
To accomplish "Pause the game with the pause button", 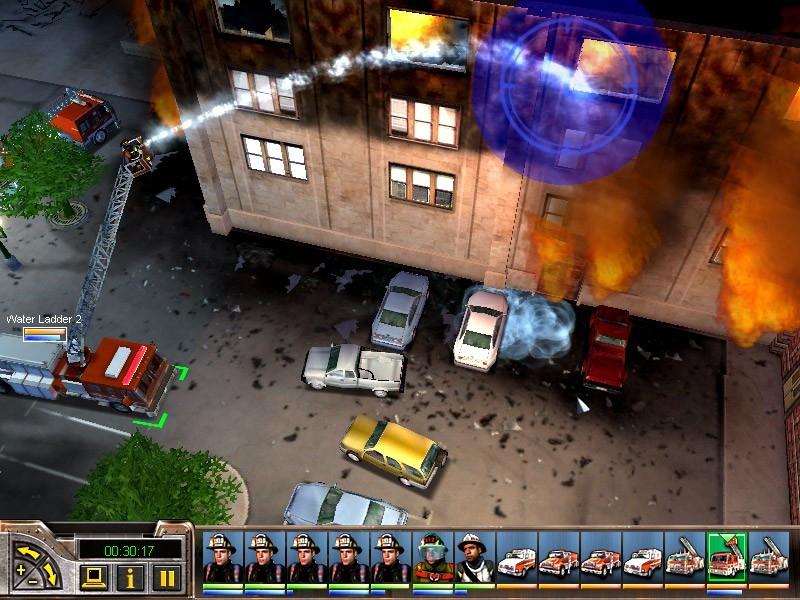I will (166, 577).
